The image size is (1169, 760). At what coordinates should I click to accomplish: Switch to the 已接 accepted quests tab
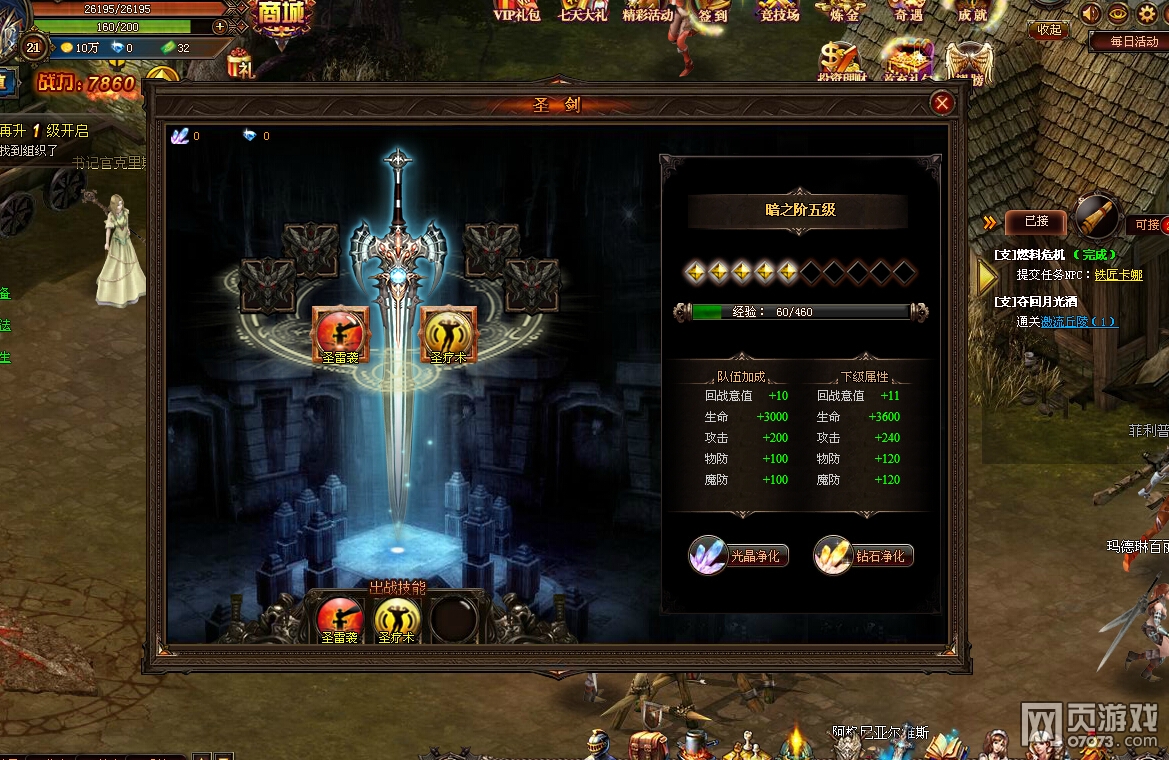click(1036, 221)
